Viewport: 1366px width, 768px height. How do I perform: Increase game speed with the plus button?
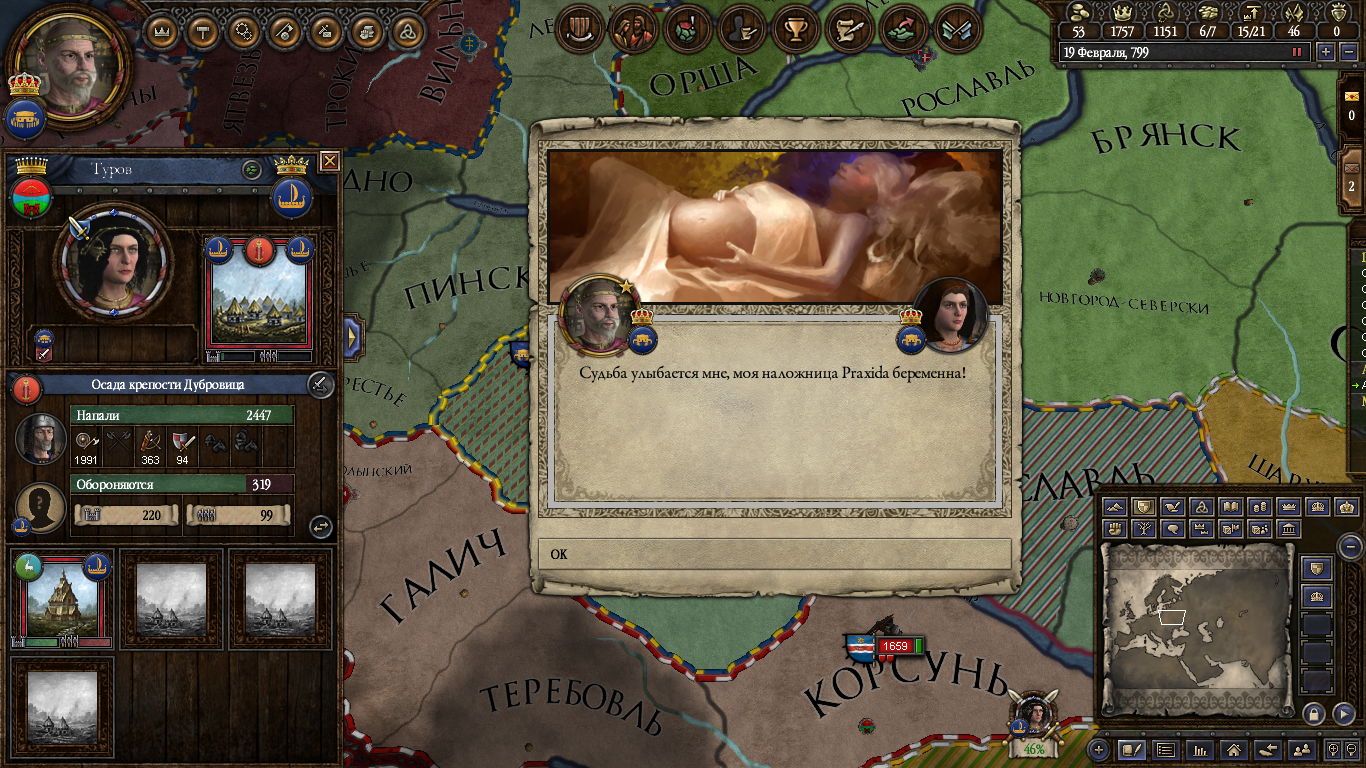(1326, 52)
